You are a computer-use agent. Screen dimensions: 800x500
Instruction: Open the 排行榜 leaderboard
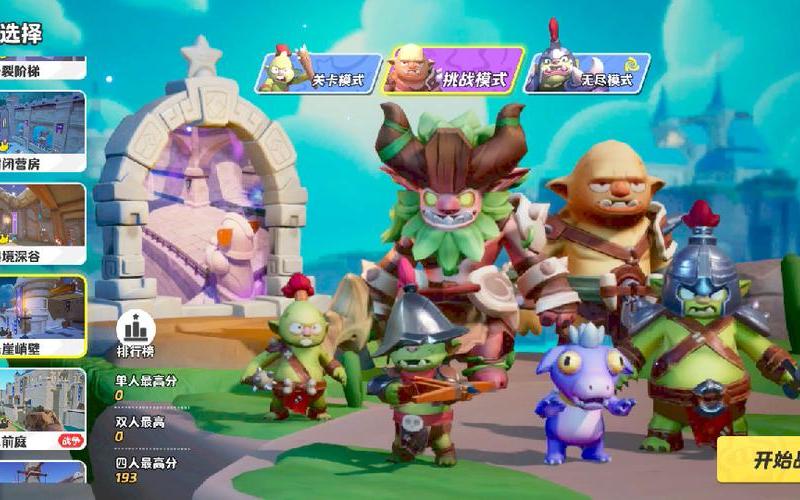coord(133,334)
